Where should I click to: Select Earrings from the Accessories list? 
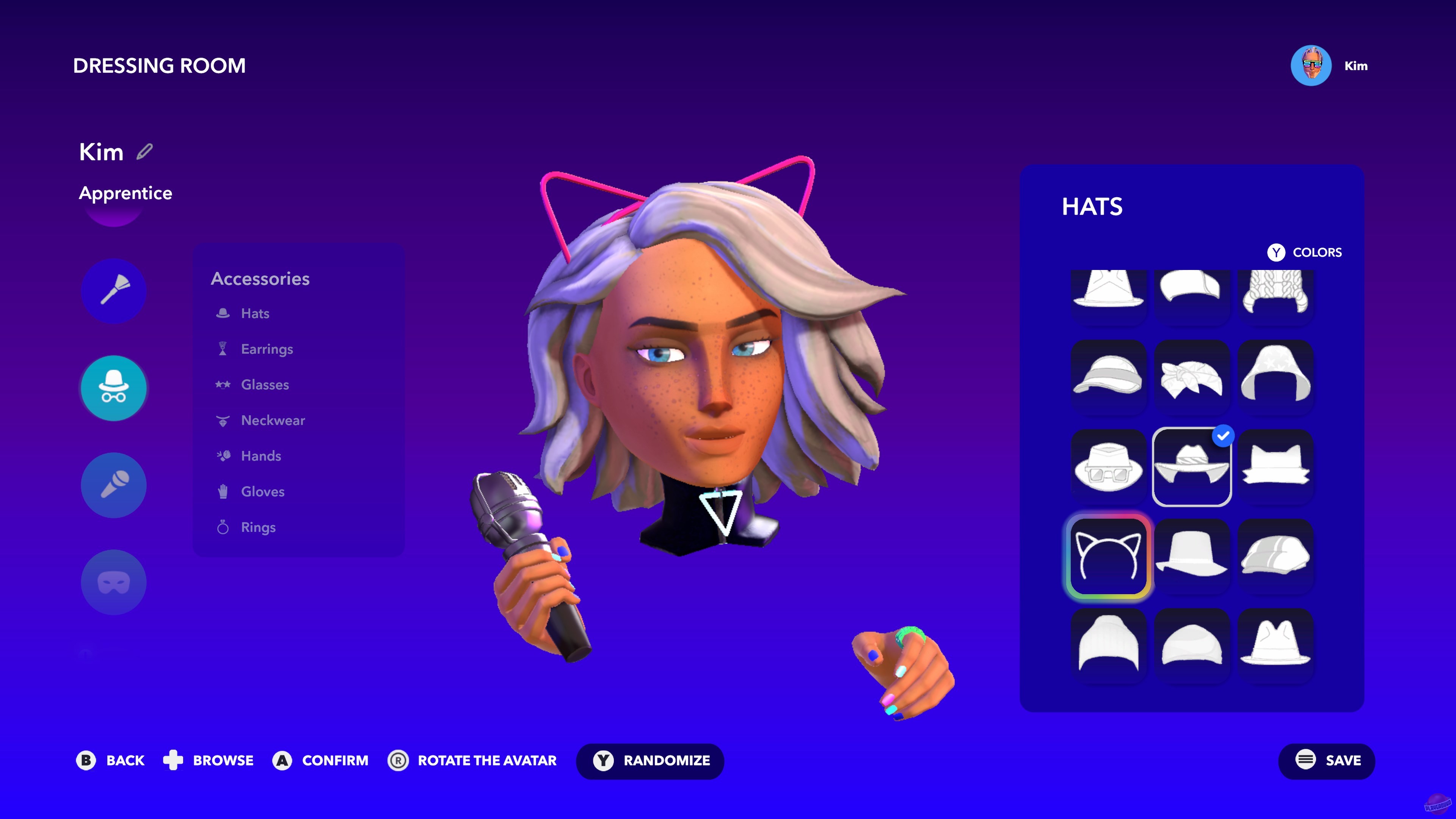click(267, 349)
